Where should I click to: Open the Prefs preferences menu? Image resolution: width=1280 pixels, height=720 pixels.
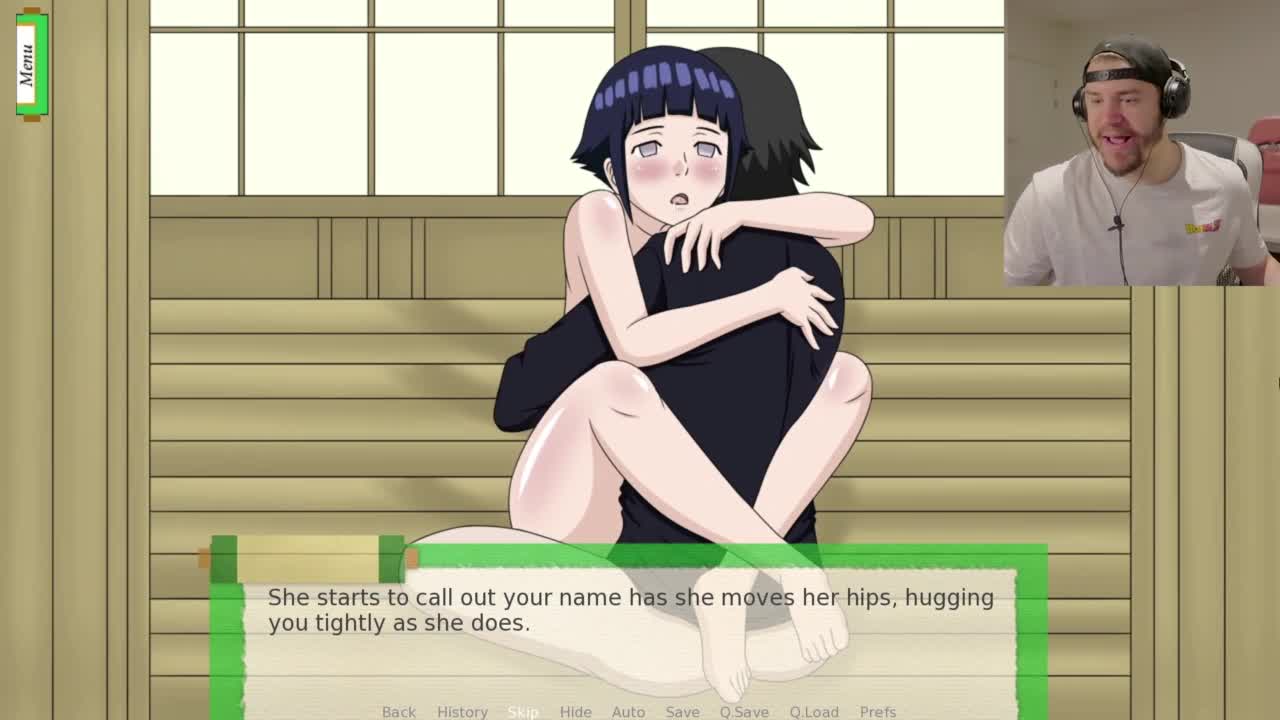(x=877, y=711)
